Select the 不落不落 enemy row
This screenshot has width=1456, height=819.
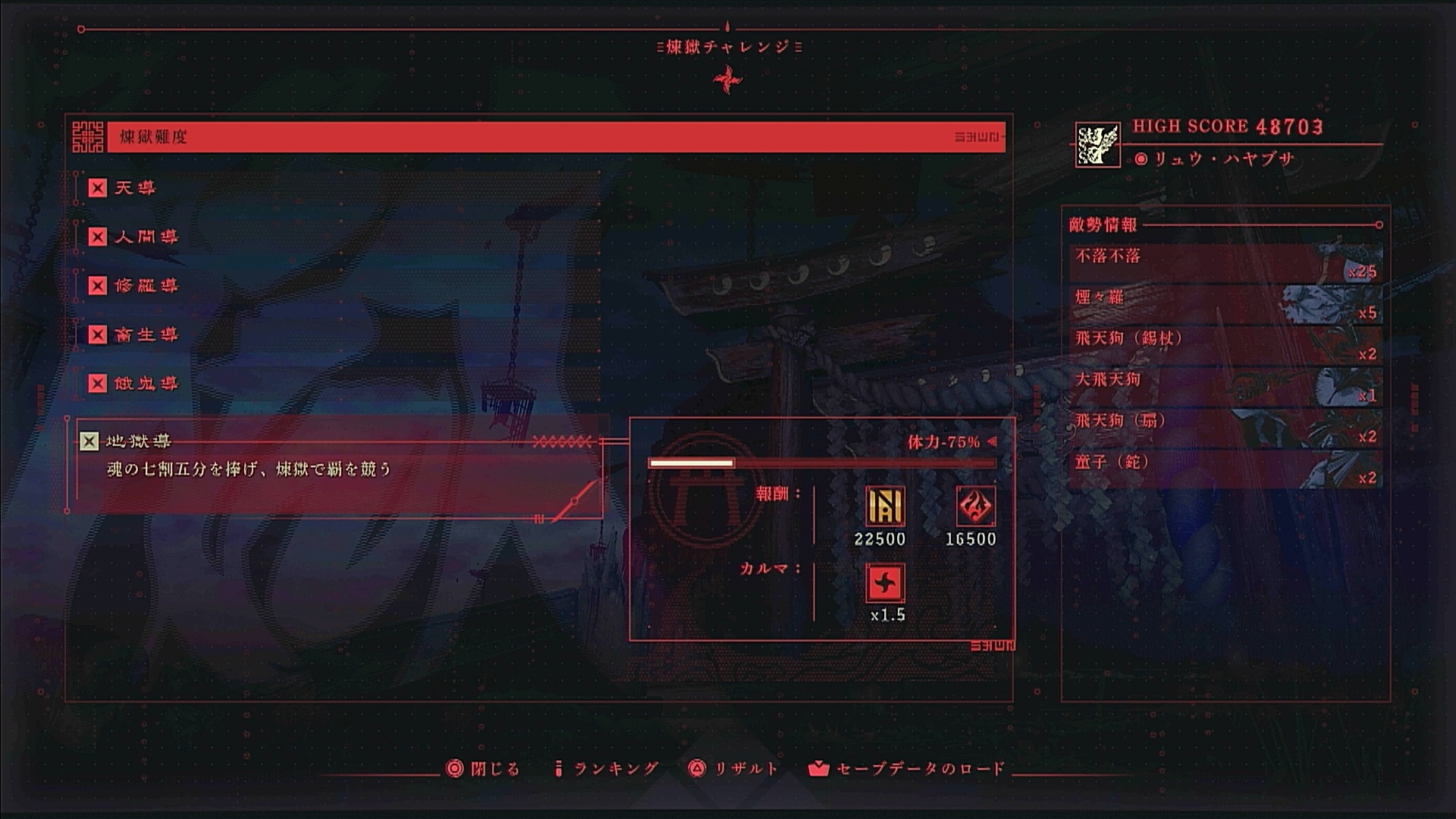point(1225,262)
